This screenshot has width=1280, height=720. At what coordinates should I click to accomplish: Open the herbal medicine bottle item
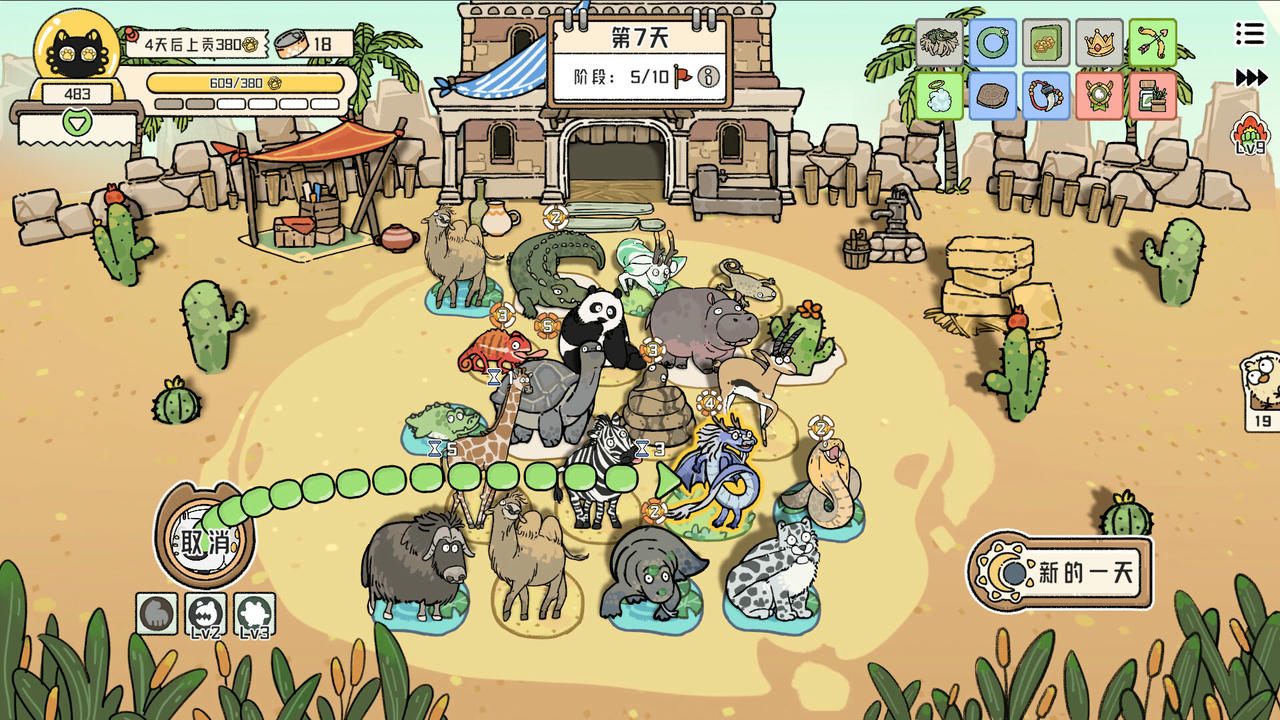click(x=1153, y=95)
